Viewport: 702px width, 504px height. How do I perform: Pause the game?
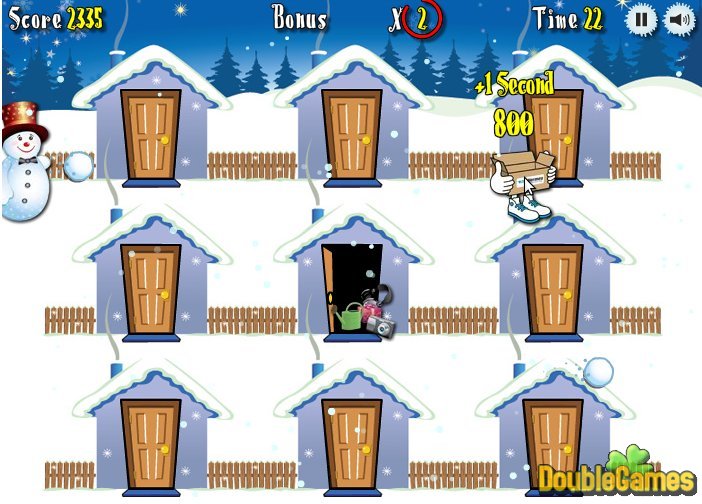tap(642, 20)
